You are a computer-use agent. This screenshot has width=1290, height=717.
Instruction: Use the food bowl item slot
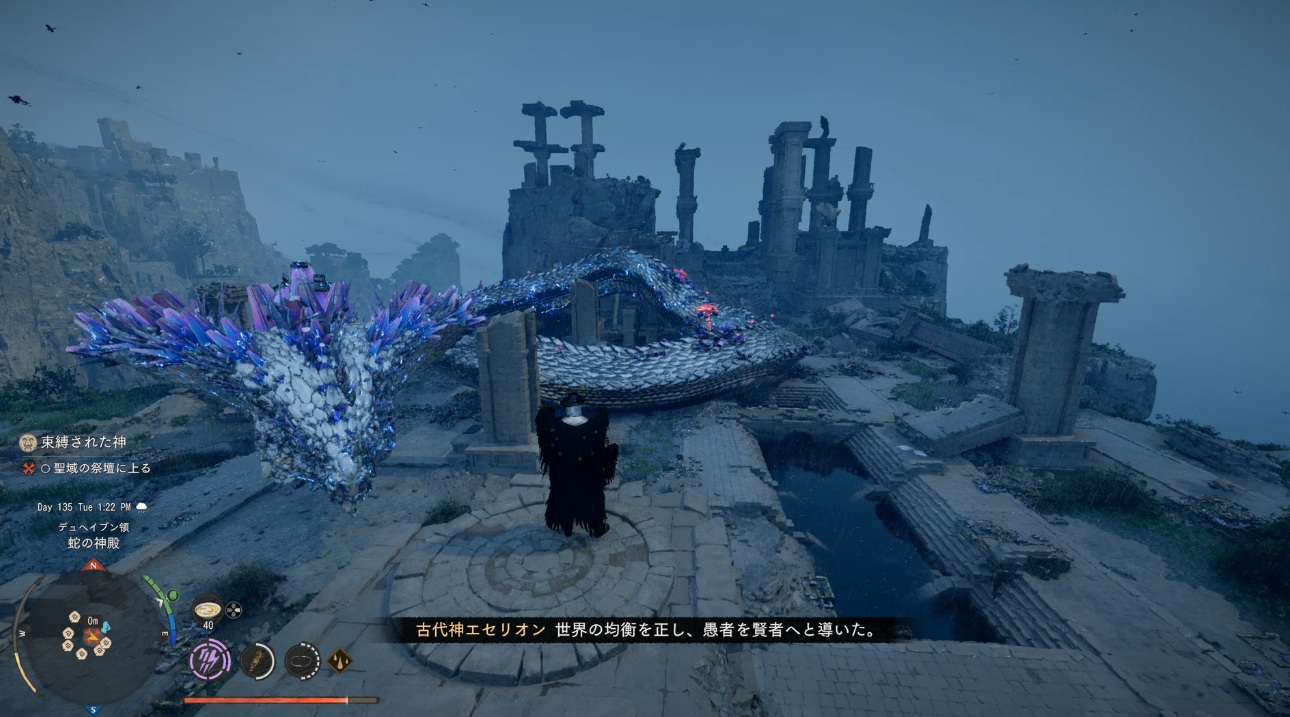click(x=208, y=608)
